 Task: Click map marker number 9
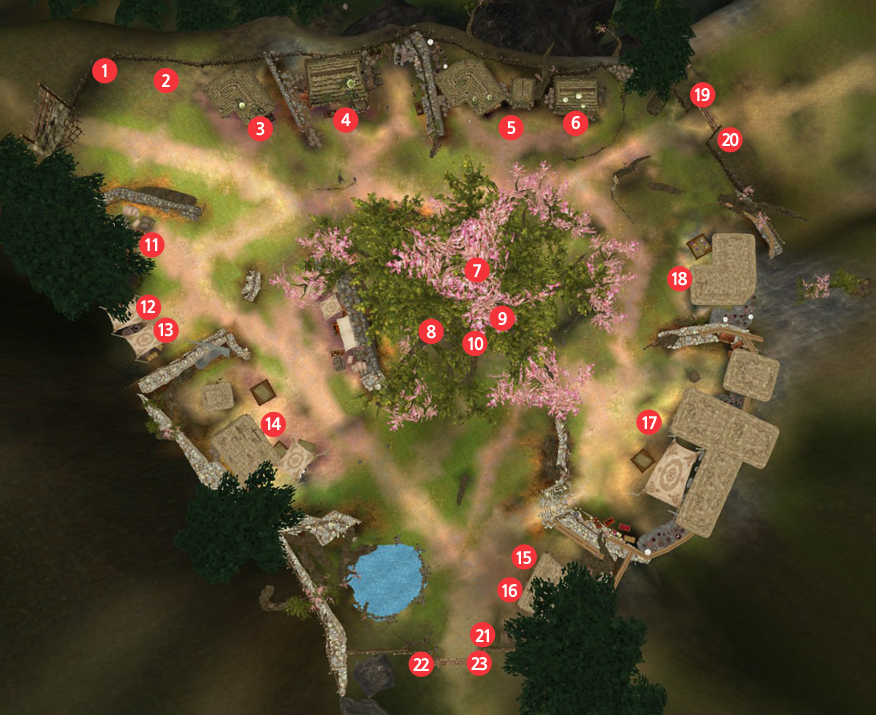[502, 318]
